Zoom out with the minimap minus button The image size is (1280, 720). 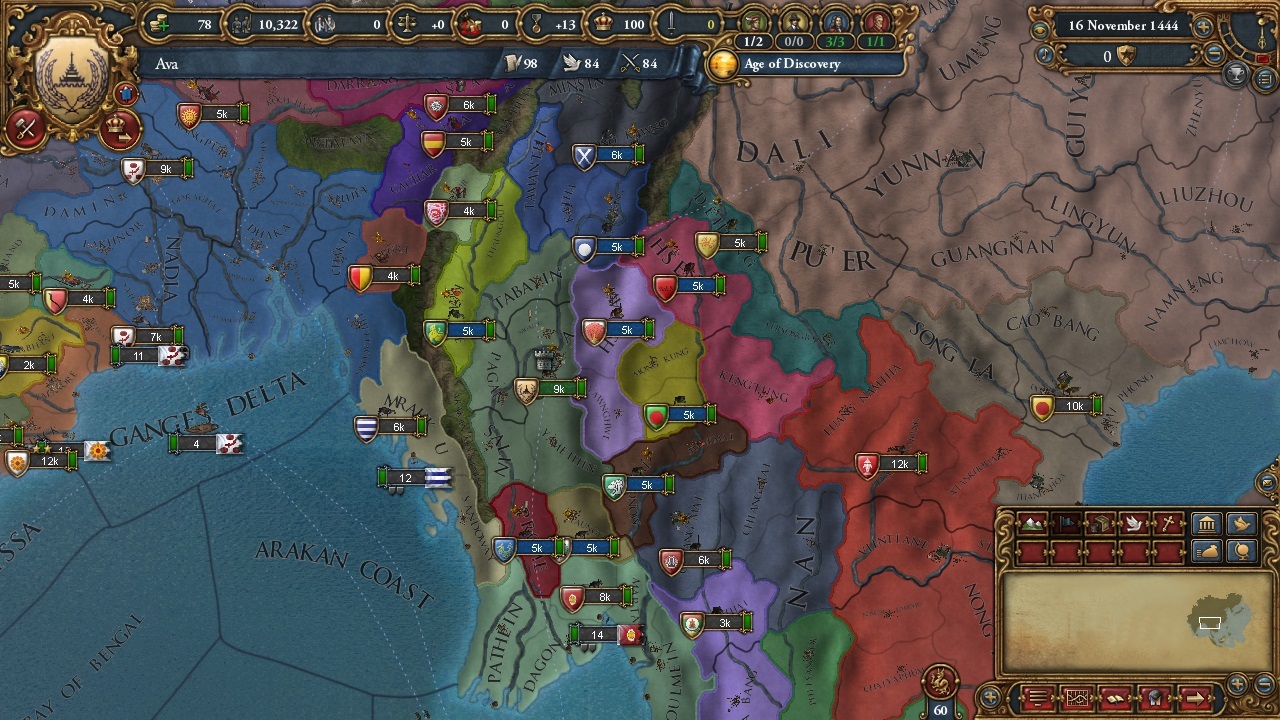point(1263,685)
